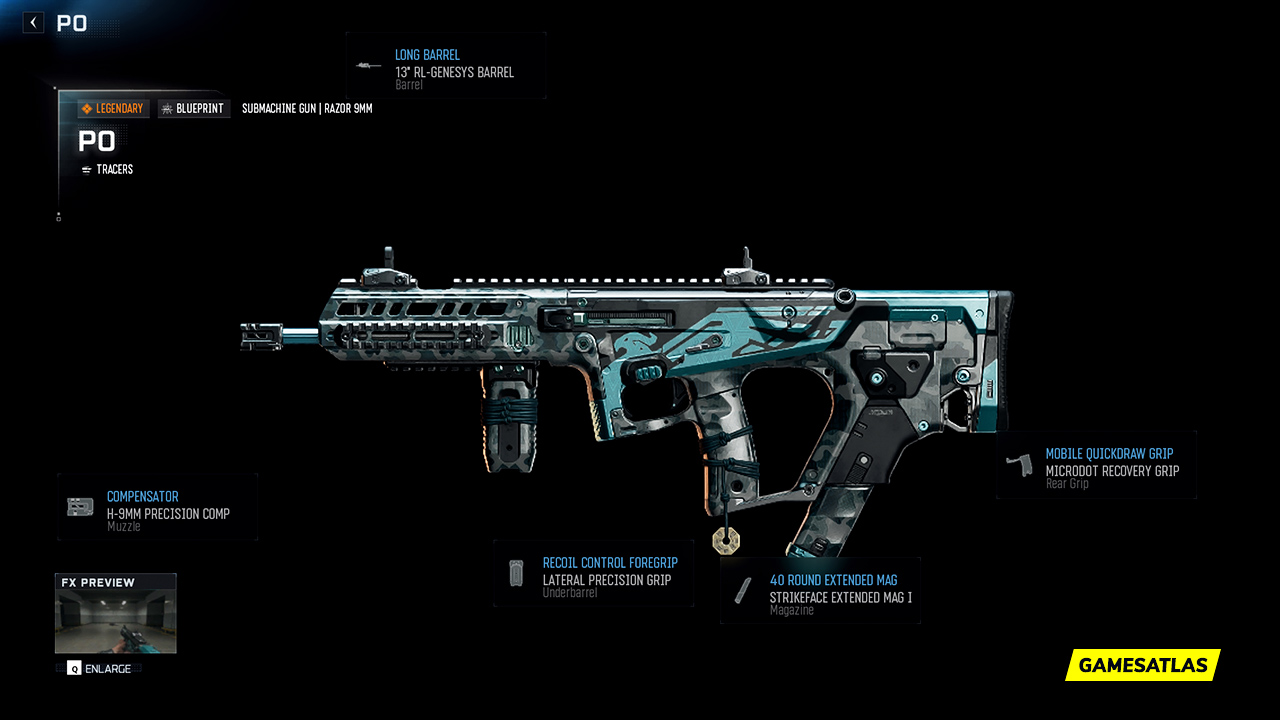Click the back arrow at the top left
This screenshot has width=1280, height=720.
[x=33, y=21]
